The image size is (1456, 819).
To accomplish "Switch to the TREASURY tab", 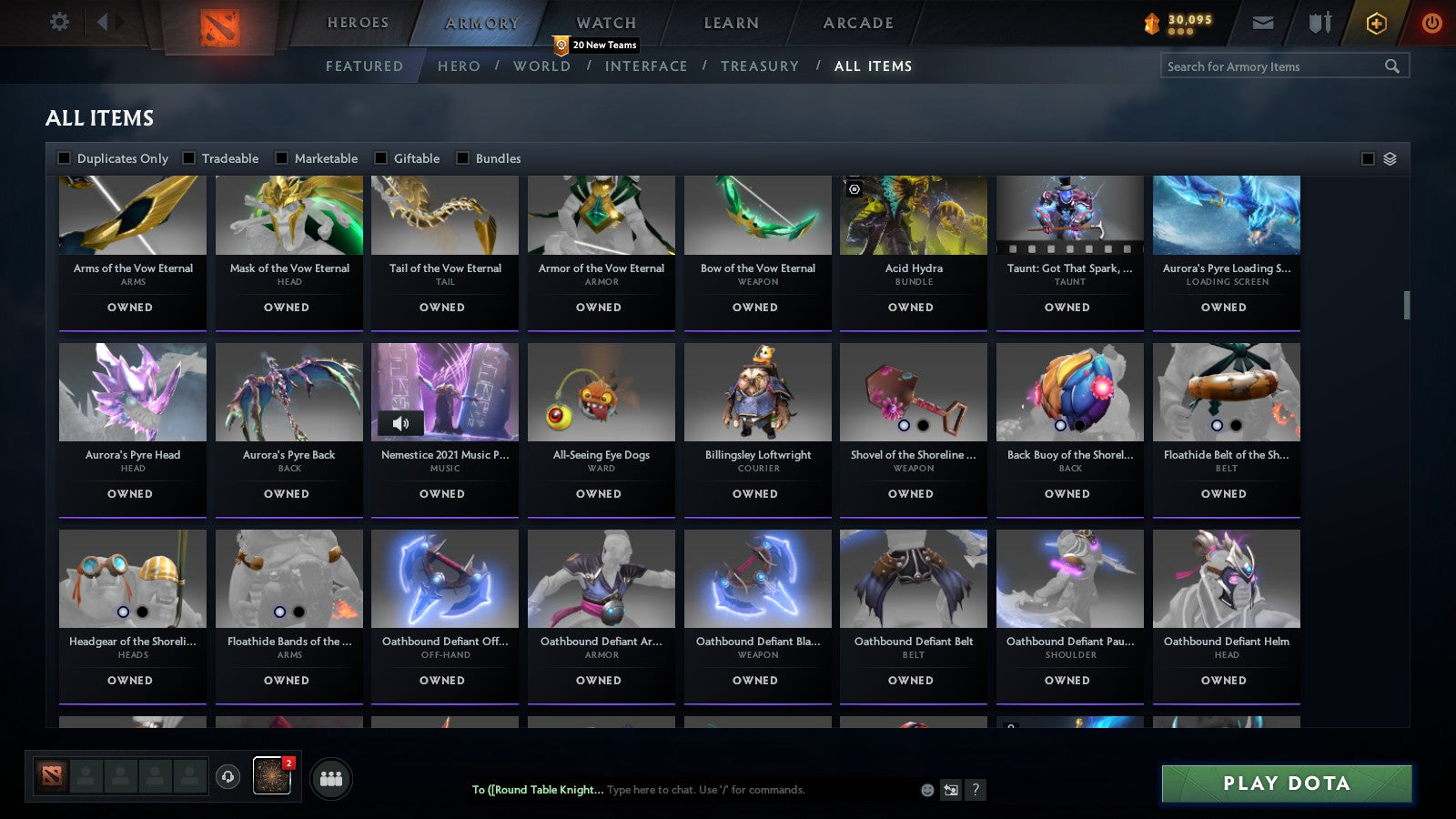I will [x=761, y=66].
